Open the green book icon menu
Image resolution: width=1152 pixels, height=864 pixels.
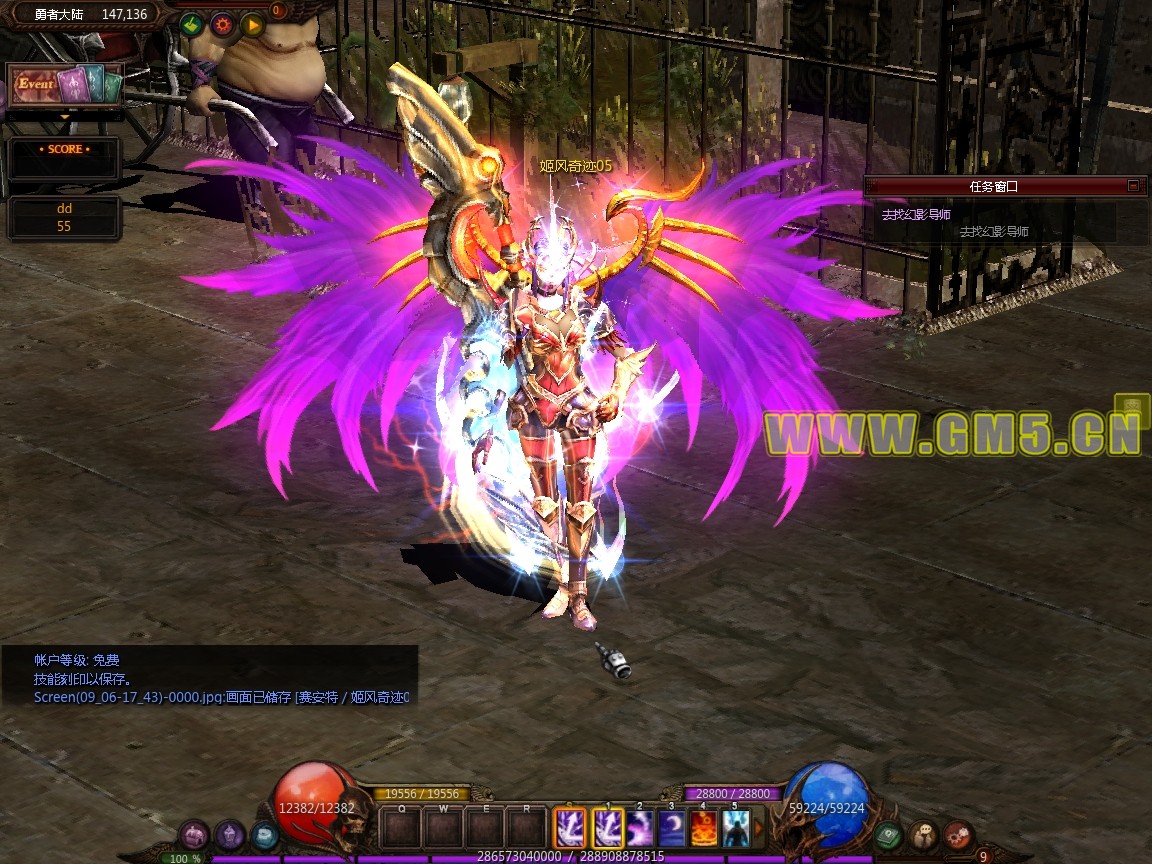coord(887,835)
